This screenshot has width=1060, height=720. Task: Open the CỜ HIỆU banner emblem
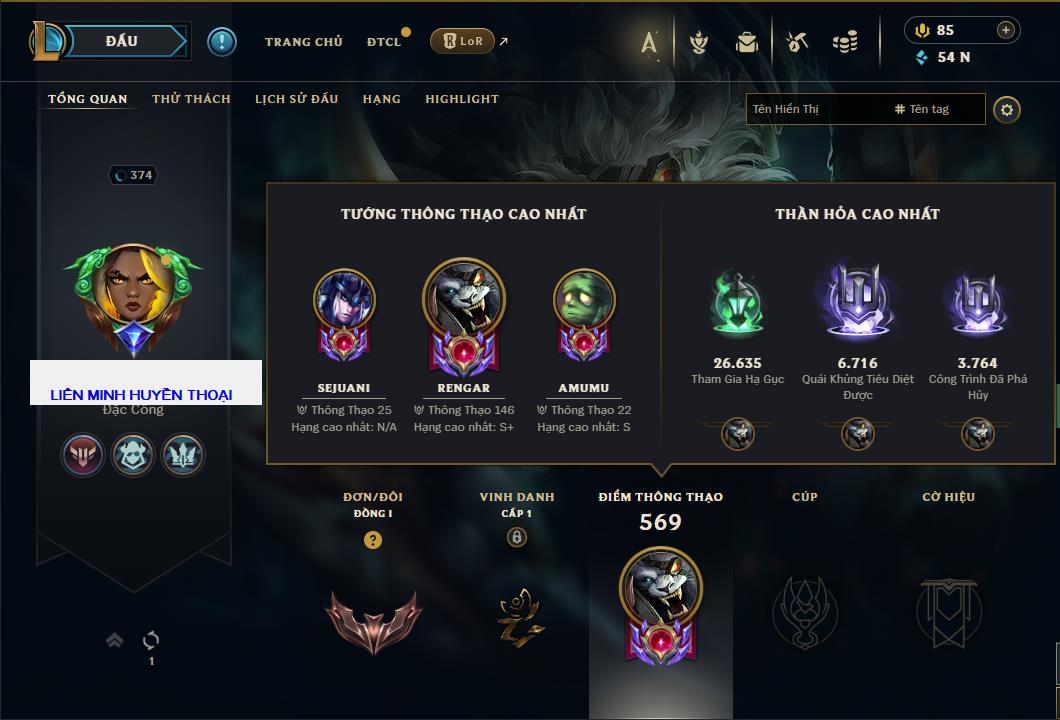(948, 610)
